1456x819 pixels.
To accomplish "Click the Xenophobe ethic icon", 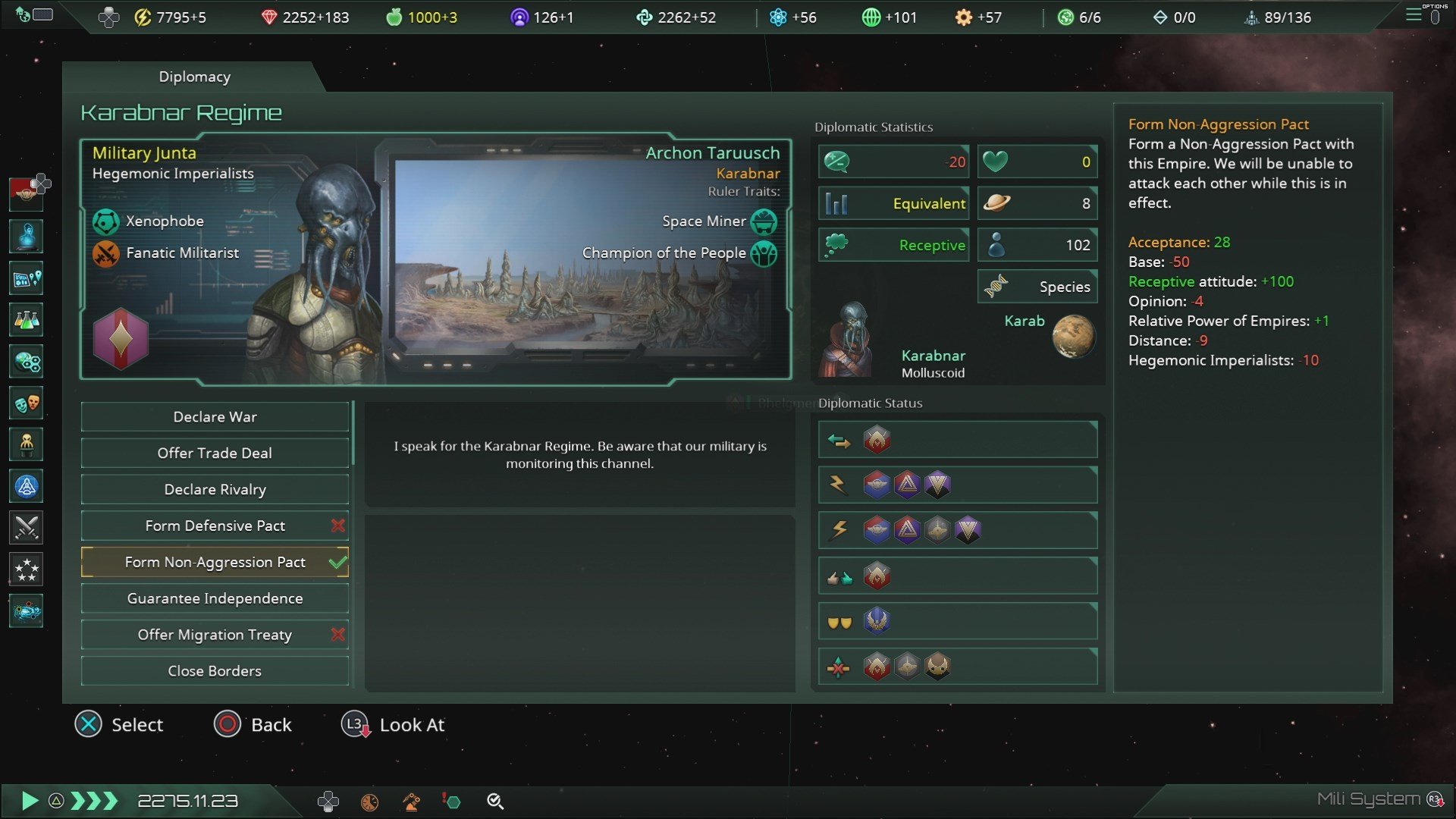I will point(106,221).
